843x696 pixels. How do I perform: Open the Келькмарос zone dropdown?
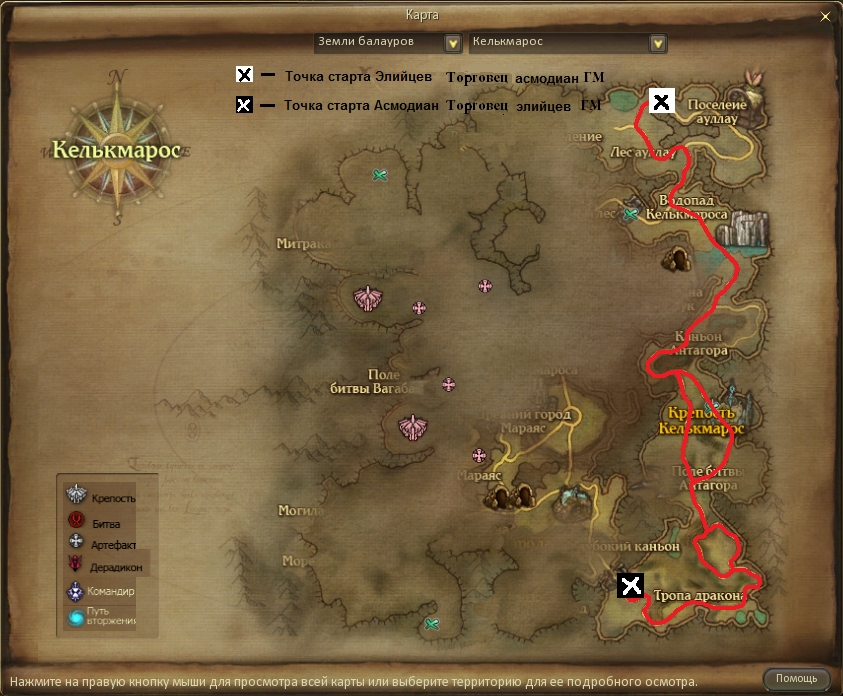[657, 43]
